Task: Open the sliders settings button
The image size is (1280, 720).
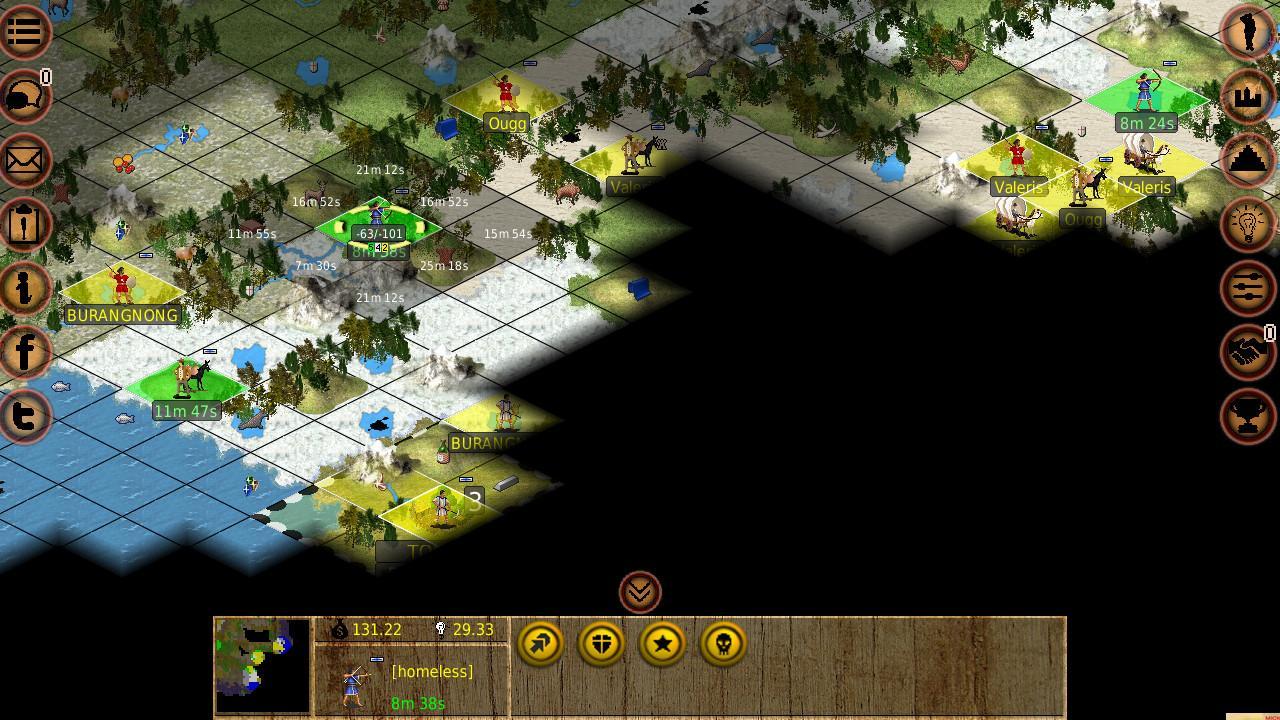Action: pos(1248,288)
